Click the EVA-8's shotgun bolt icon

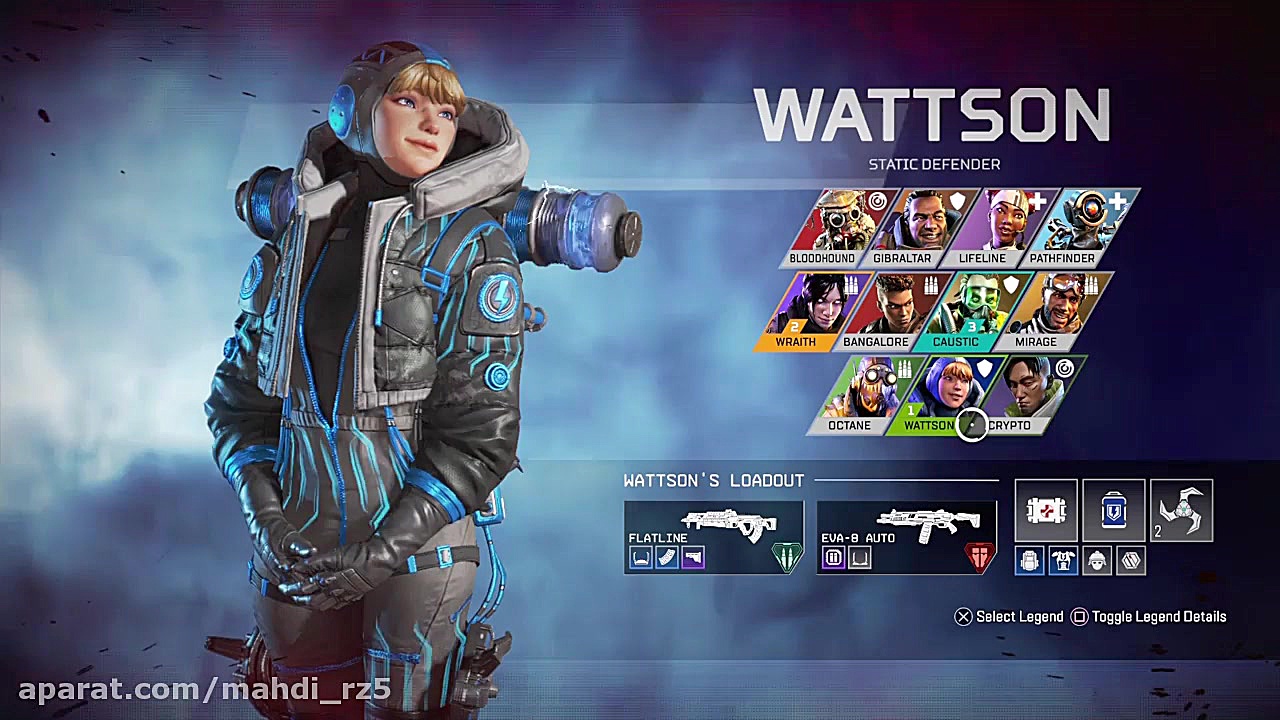[833, 557]
